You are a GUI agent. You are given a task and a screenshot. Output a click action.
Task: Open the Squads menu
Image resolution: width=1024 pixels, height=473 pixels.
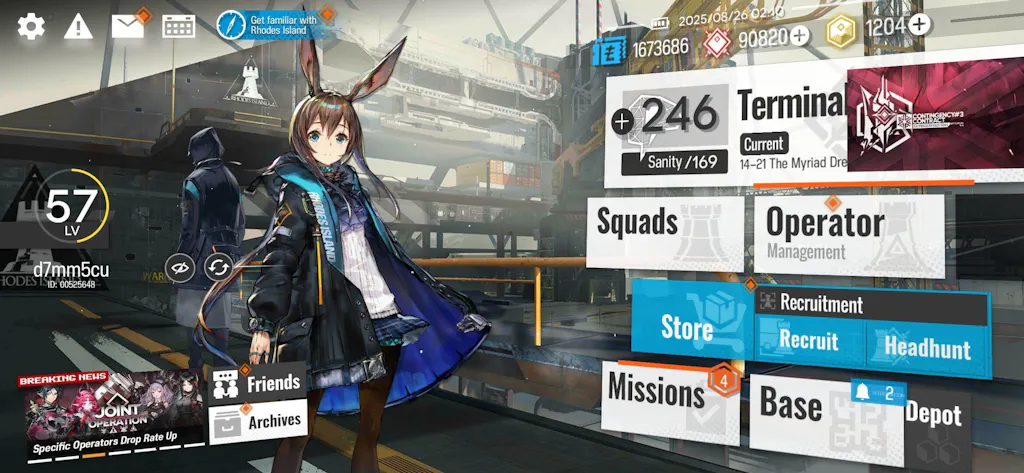tap(664, 230)
